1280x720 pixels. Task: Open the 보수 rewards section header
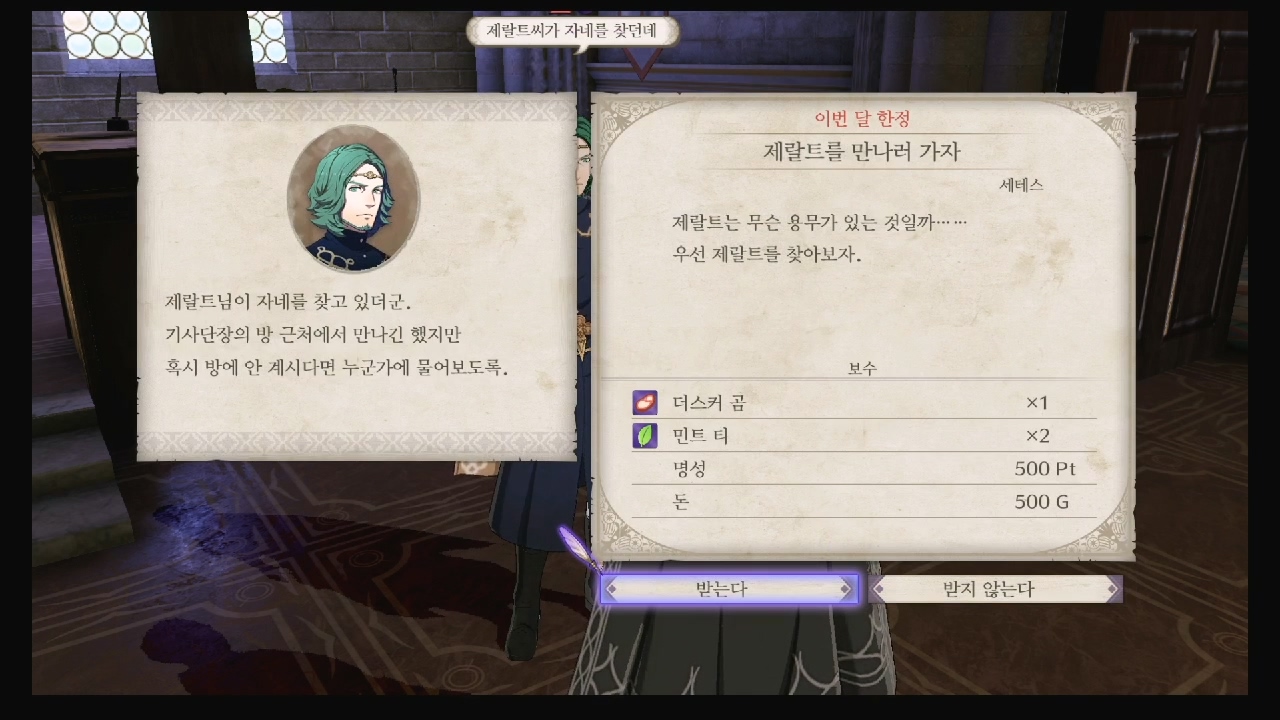(x=862, y=368)
